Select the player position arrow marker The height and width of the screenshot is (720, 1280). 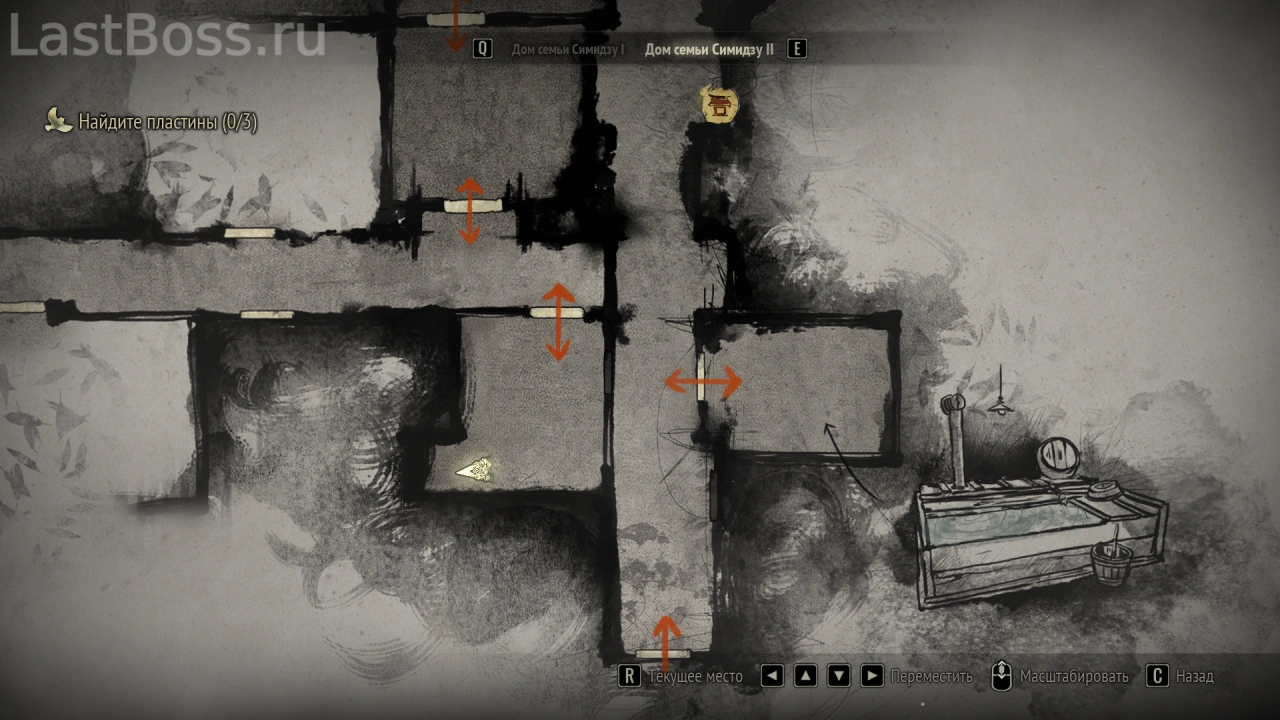click(474, 470)
